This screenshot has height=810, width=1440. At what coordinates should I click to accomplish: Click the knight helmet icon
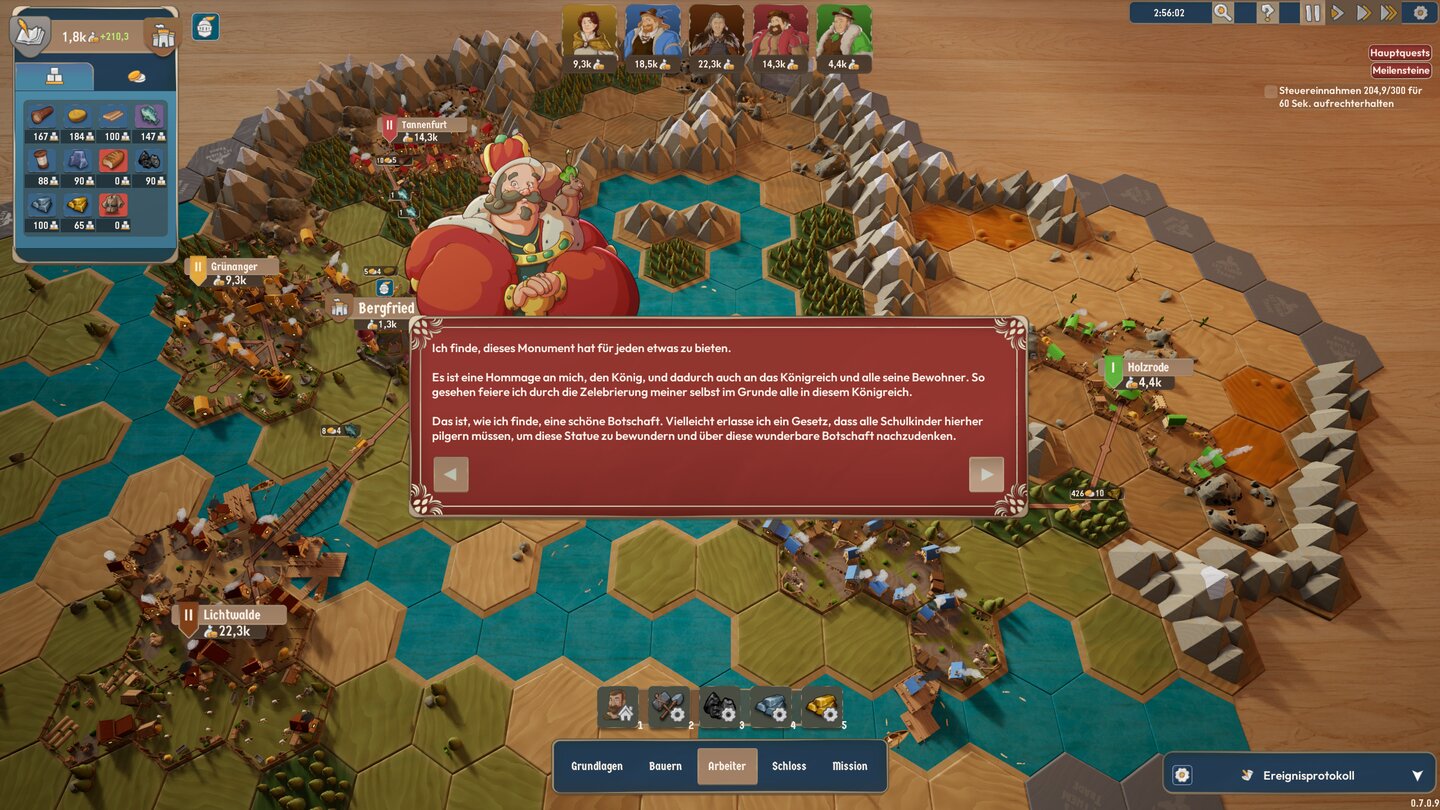[x=205, y=27]
